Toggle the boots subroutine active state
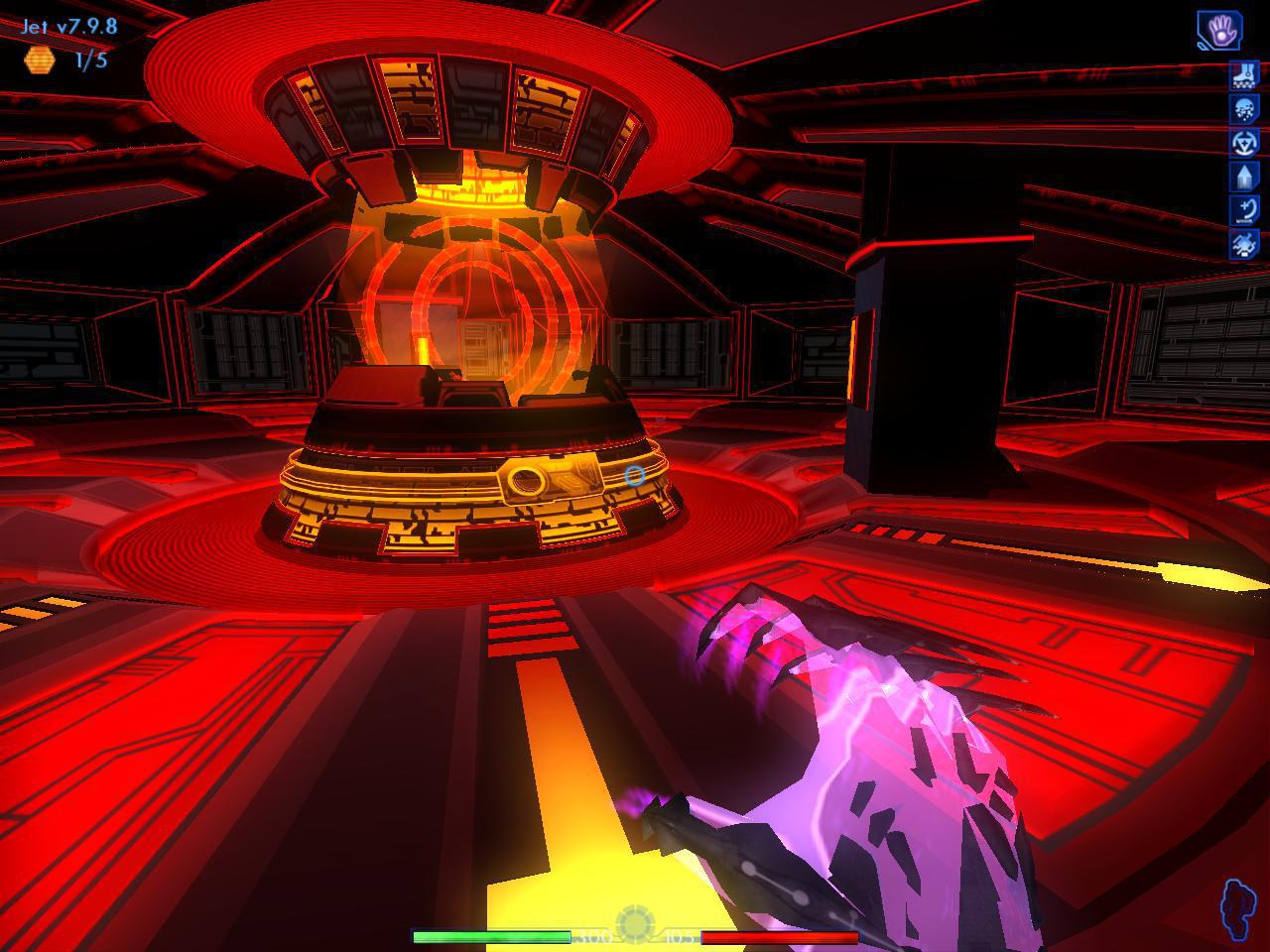The image size is (1270, 952). tap(1245, 73)
